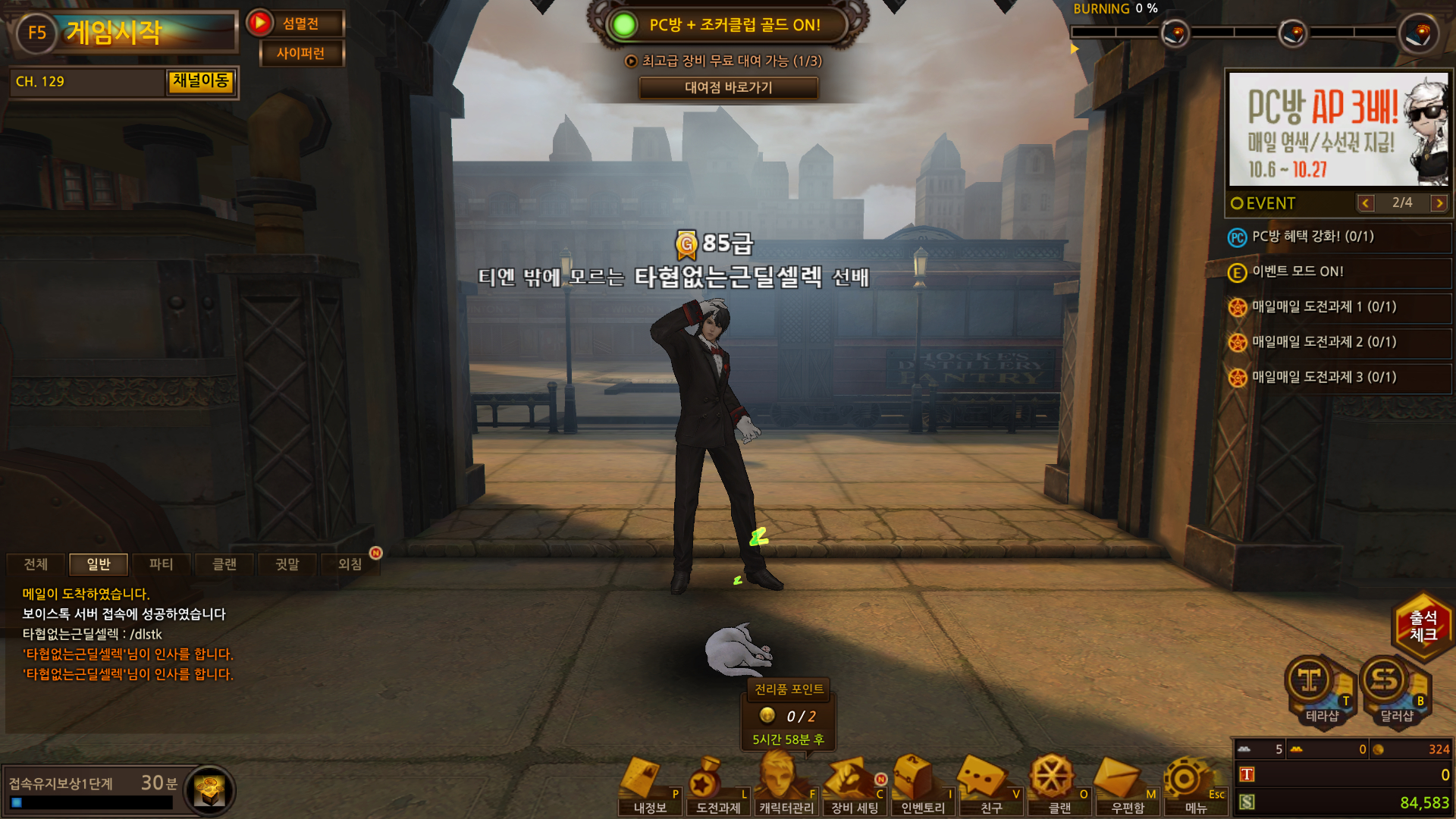The image size is (1456, 819).
Task: Switch chat to the 파티 tab
Action: pos(161,564)
